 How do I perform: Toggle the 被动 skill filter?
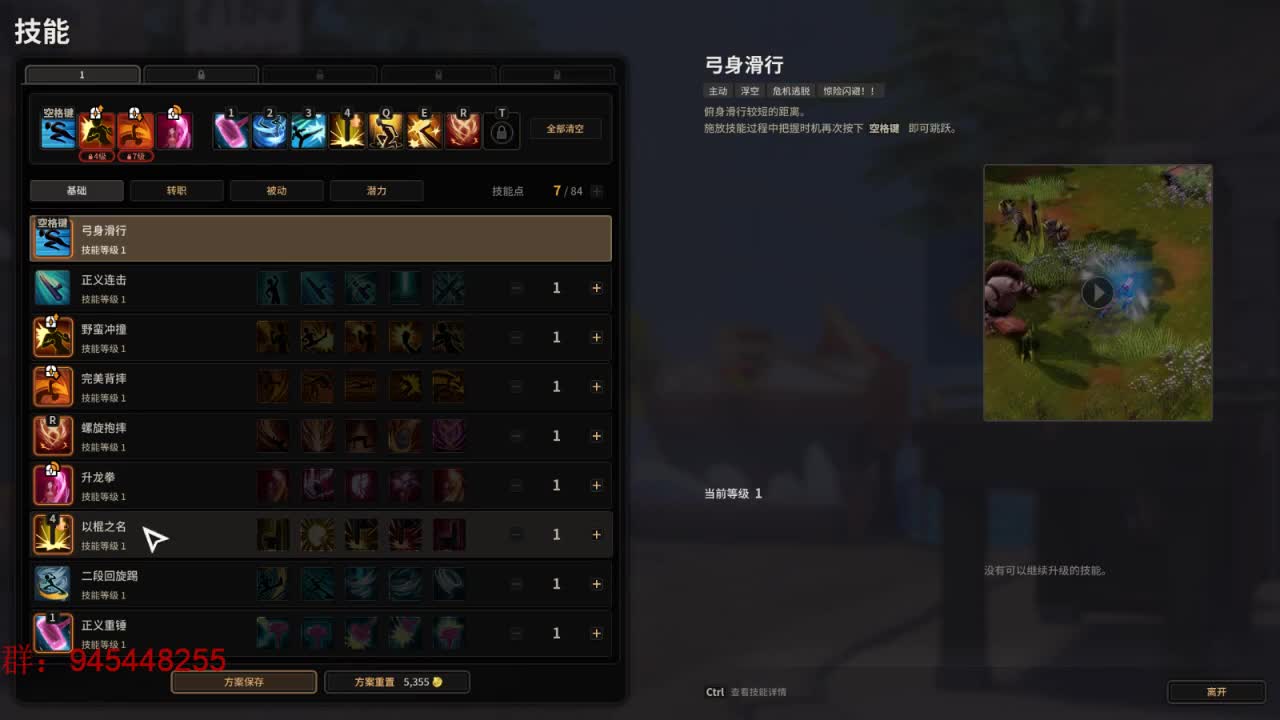pos(276,190)
